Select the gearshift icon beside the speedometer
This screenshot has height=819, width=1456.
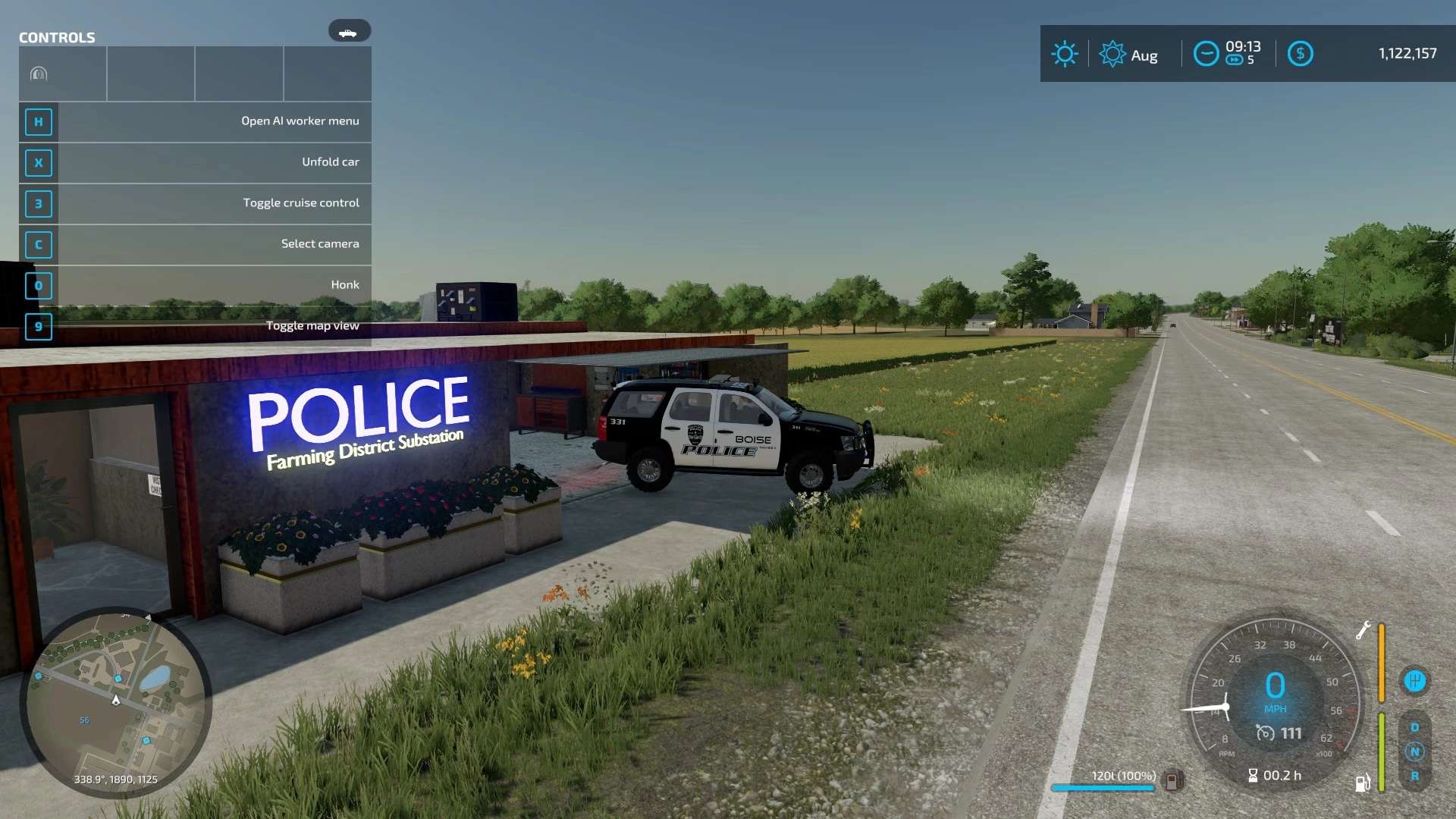(1414, 681)
